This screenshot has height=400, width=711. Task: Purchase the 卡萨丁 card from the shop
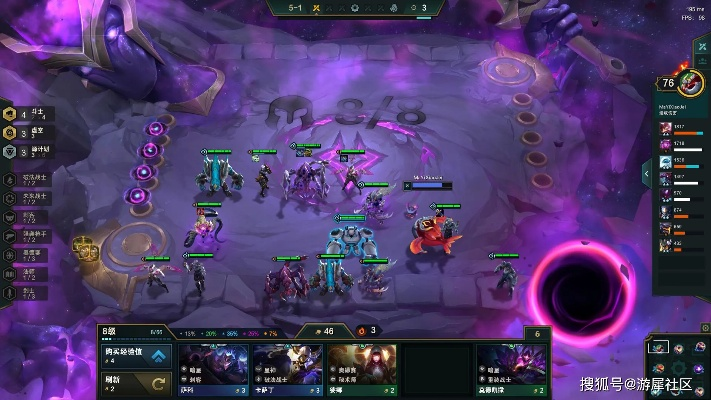[287, 370]
